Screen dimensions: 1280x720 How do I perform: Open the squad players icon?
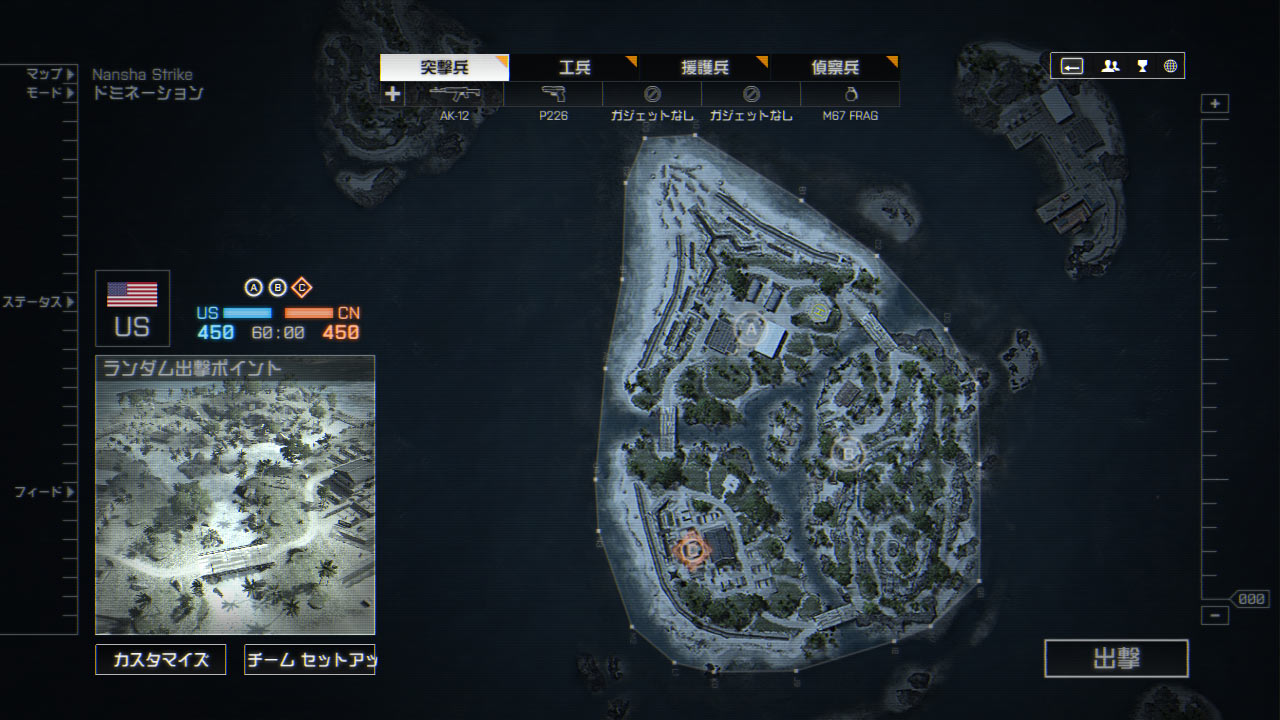(x=1110, y=66)
